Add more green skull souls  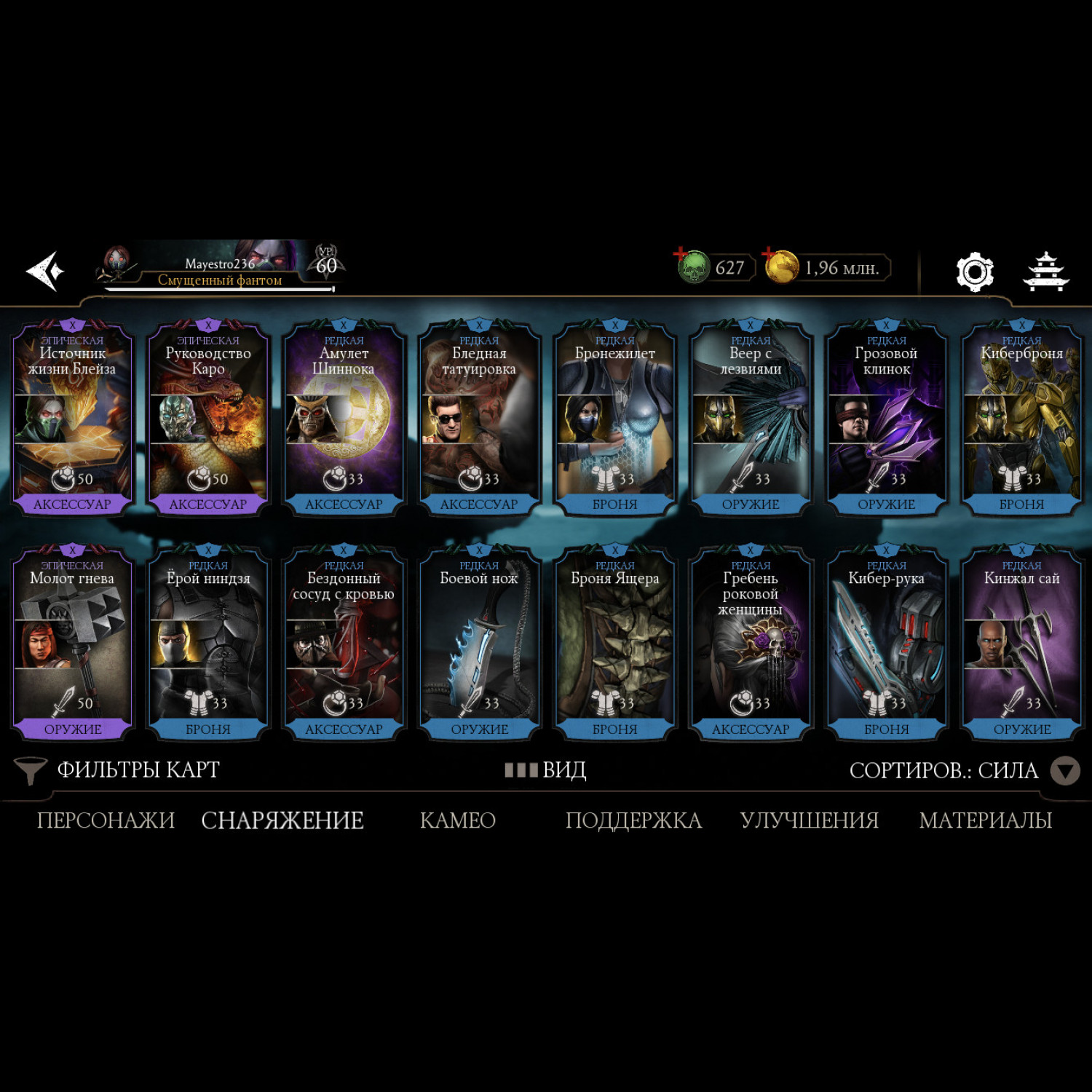(x=681, y=254)
